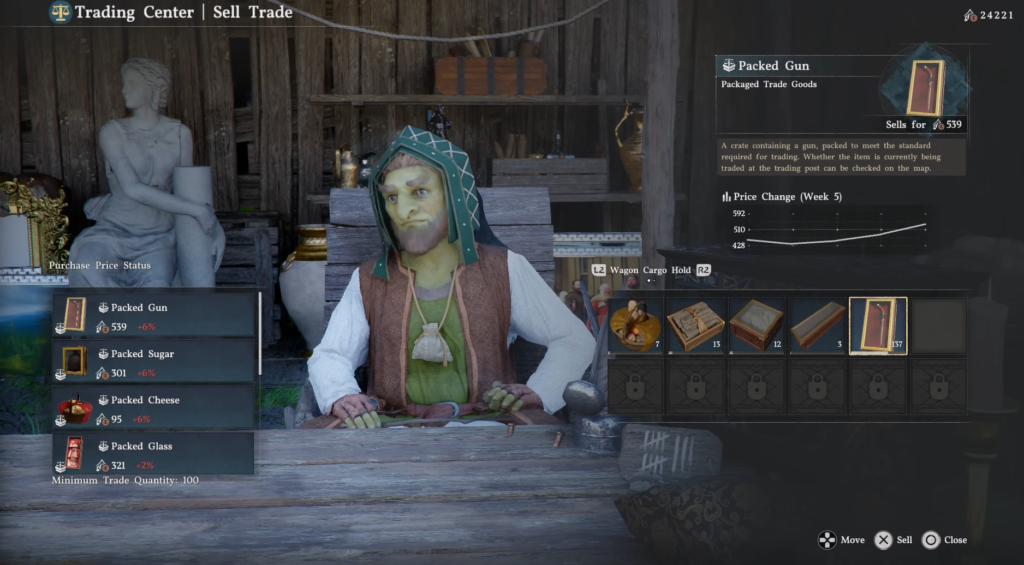Select the glass-topped square crate slot
The image size is (1024, 565).
coord(757,326)
